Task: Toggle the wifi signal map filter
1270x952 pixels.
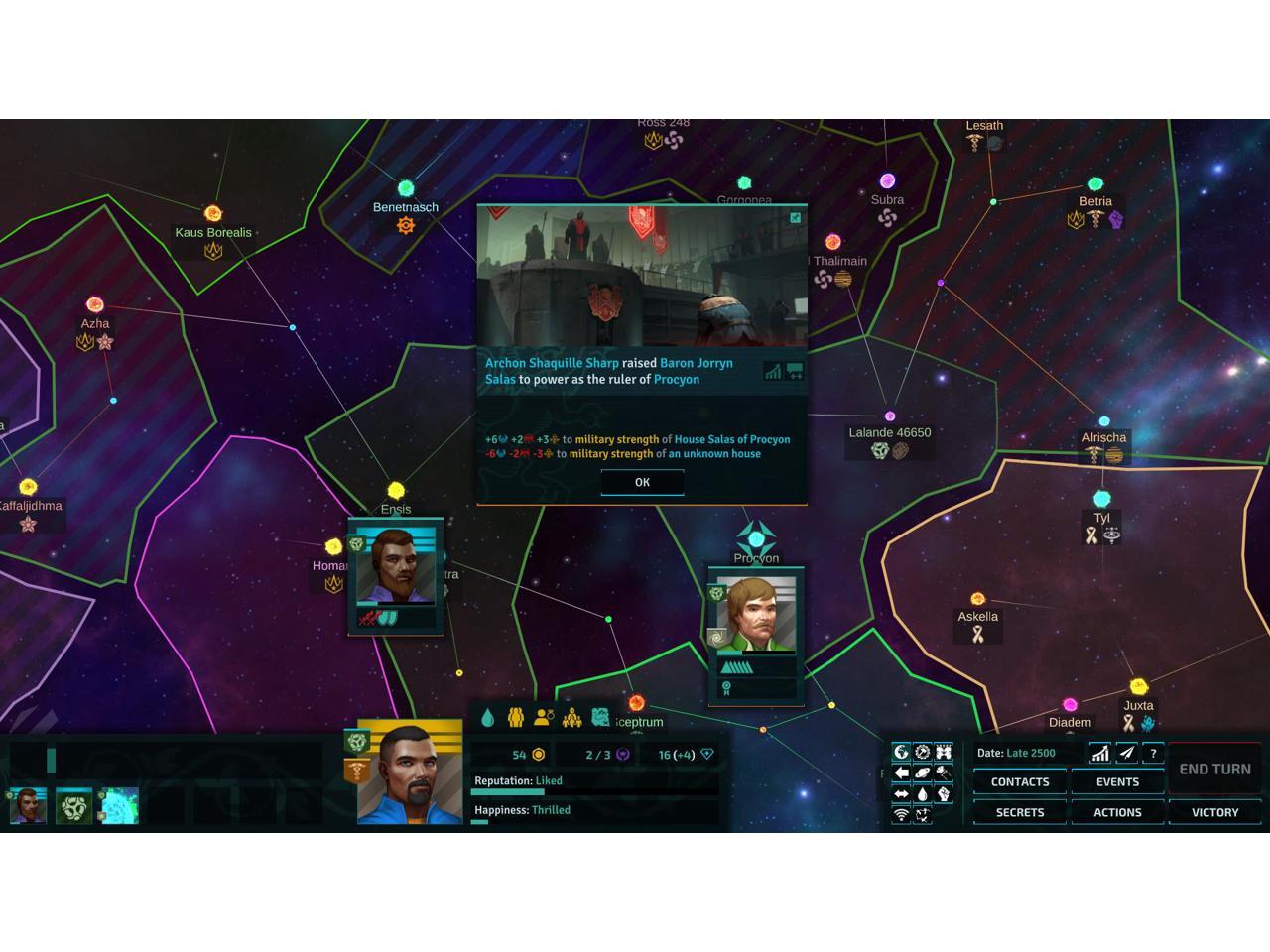Action: point(901,815)
